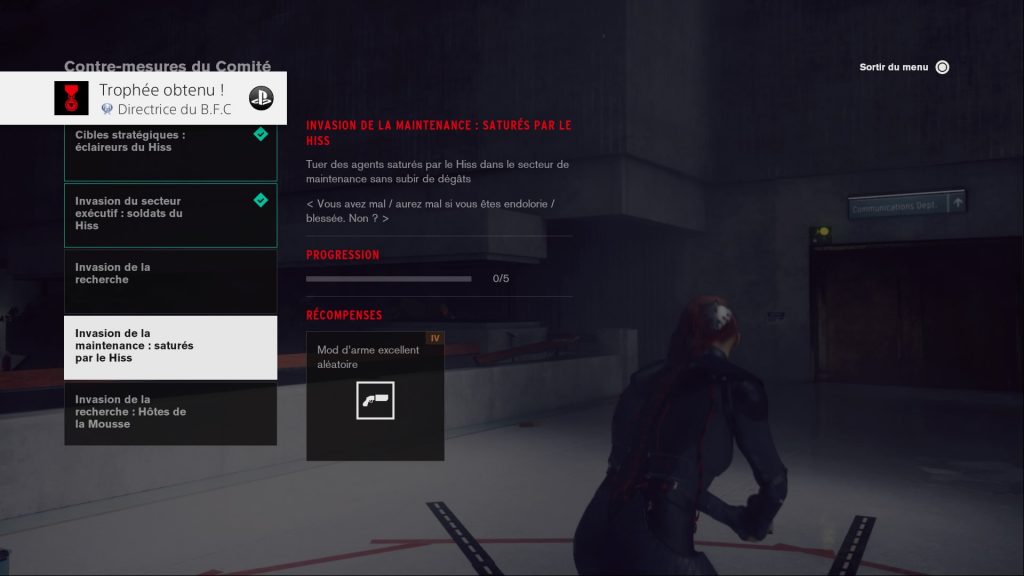This screenshot has height=576, width=1024.
Task: Open Invasion du secteur exécutif mission
Action: click(x=170, y=214)
